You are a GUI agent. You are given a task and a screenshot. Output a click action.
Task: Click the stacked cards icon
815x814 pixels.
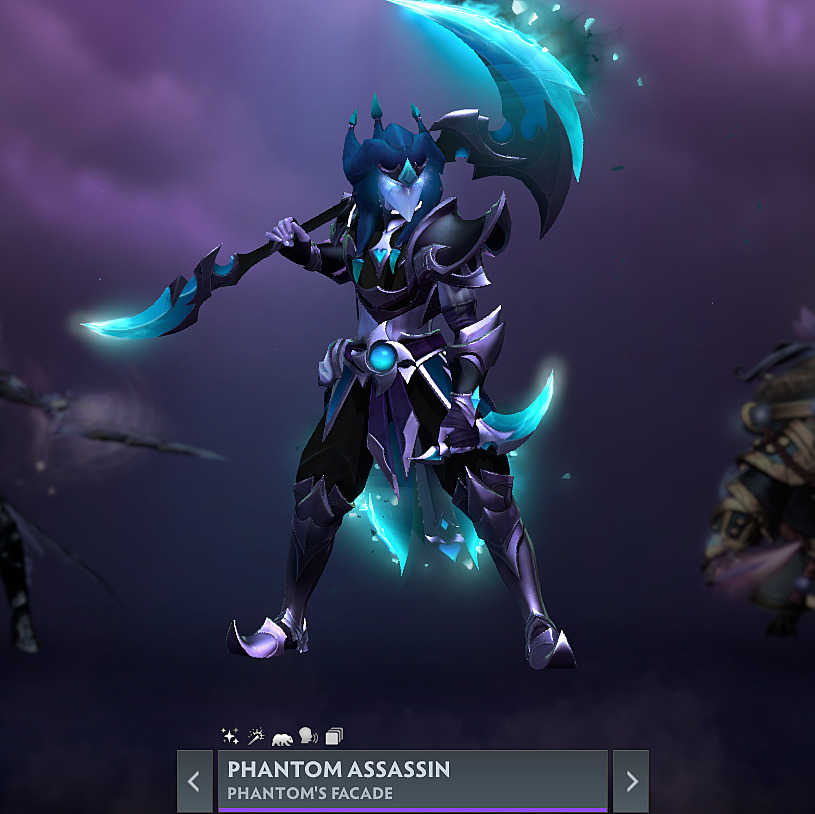click(334, 737)
